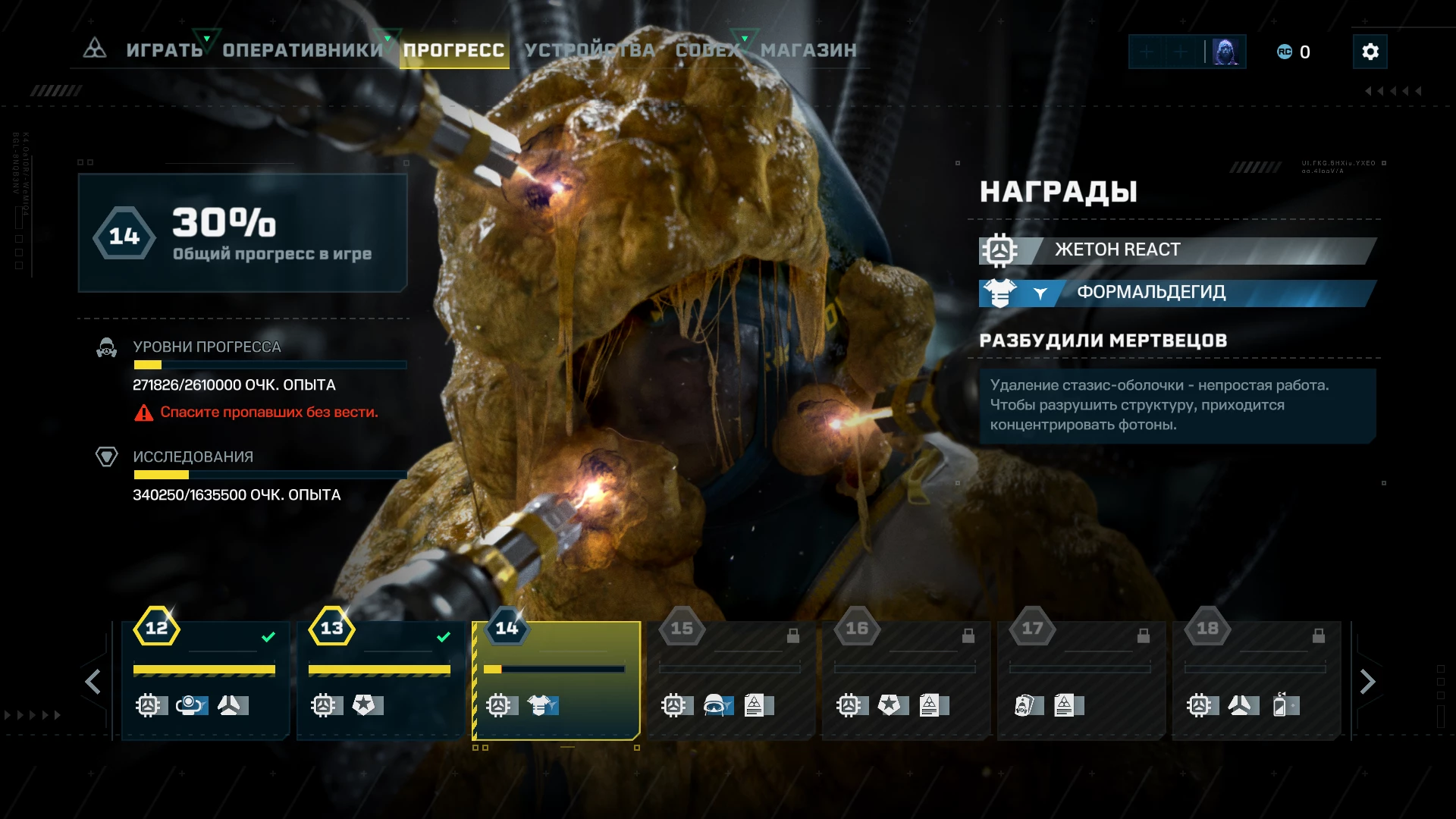Viewport: 1456px width, 819px height.
Task: Switch to the МАГАЗИН tab
Action: 808,50
